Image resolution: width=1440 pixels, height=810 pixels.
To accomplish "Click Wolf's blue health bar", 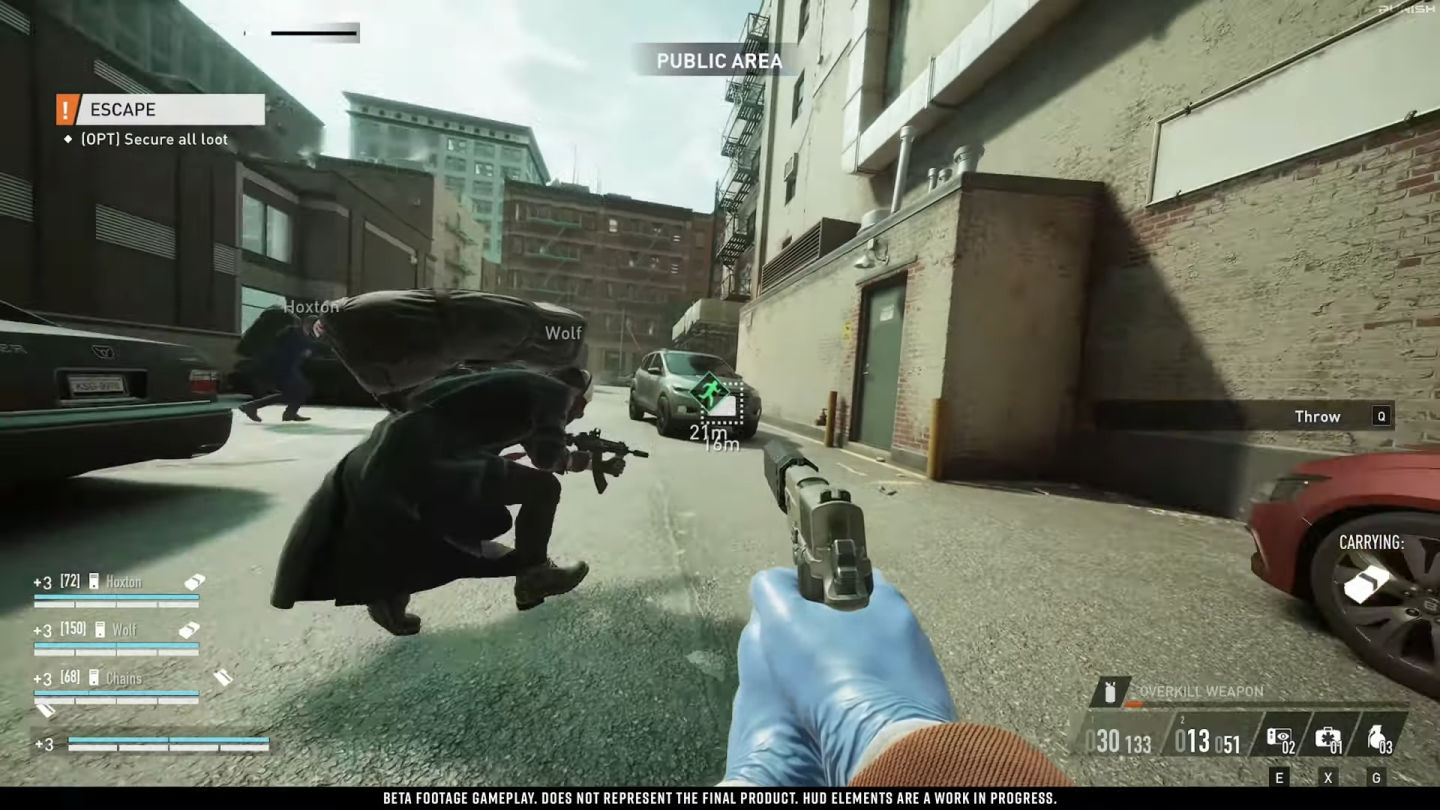I will point(115,645).
